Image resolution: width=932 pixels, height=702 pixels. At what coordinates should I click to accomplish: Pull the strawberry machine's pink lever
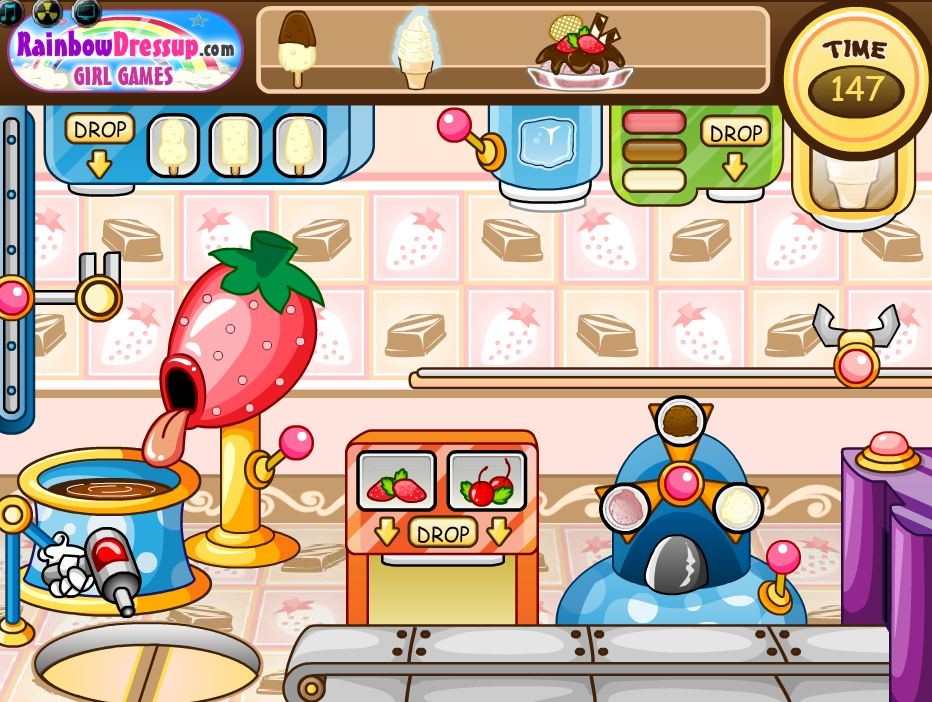point(297,442)
